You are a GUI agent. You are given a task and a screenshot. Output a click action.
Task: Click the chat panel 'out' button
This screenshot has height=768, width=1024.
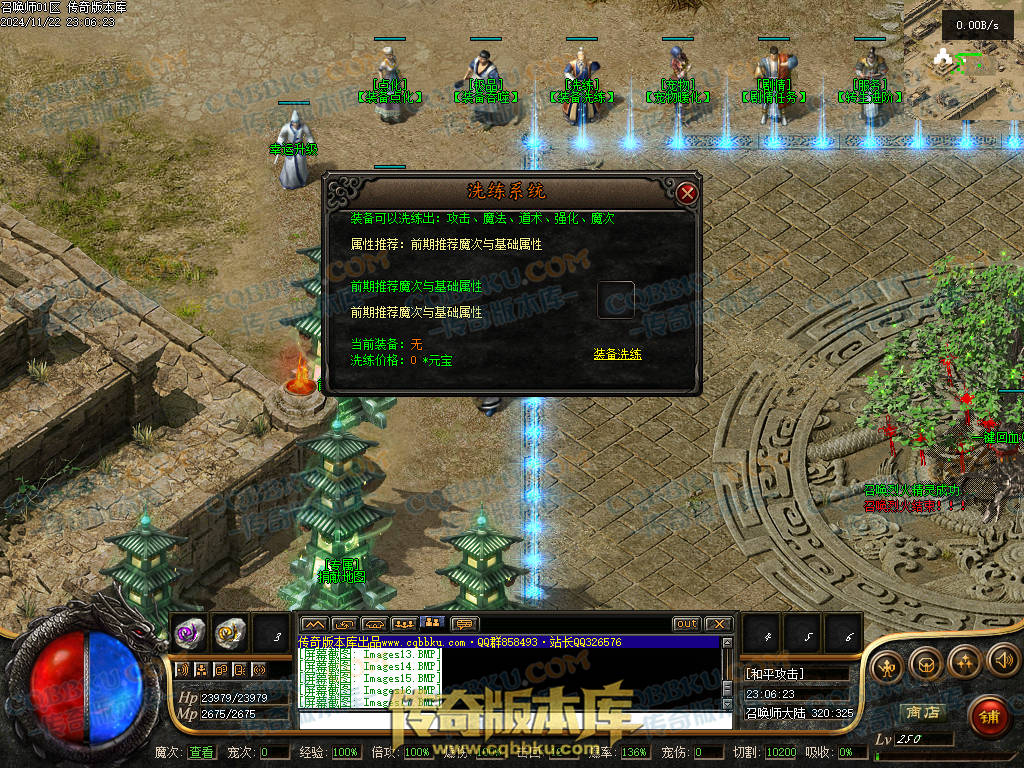pos(686,624)
